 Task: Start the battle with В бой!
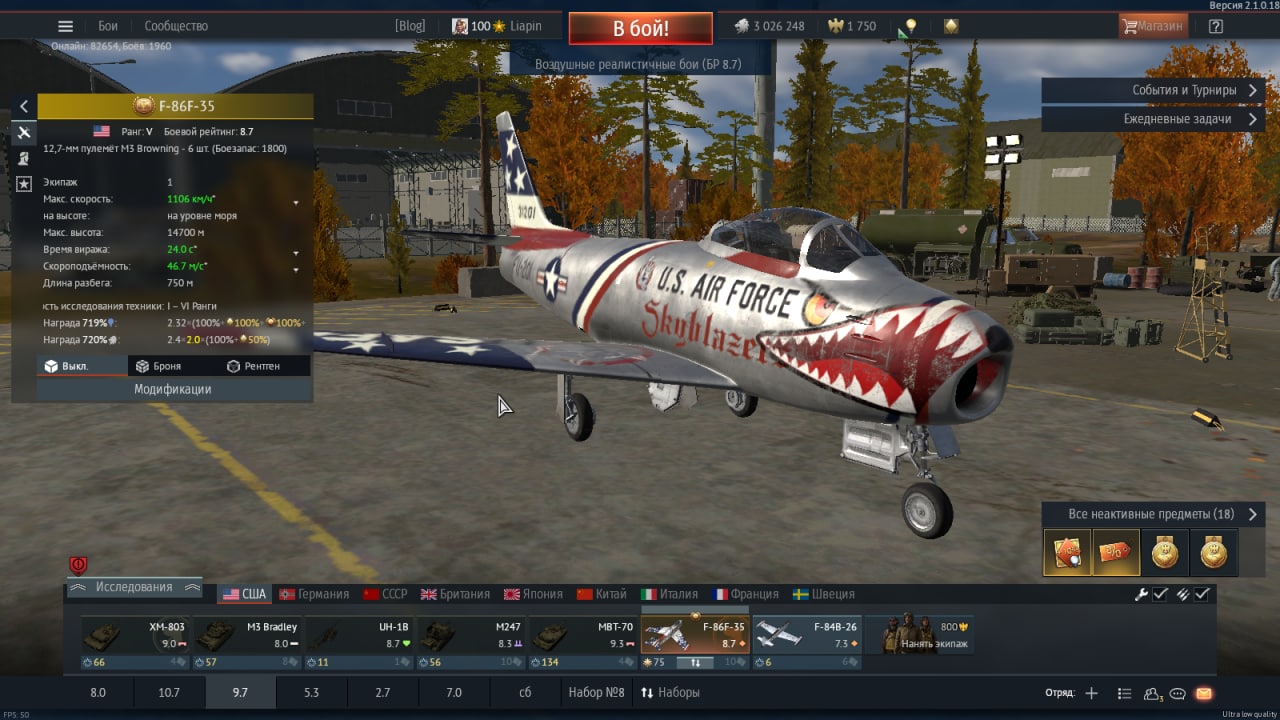click(640, 28)
